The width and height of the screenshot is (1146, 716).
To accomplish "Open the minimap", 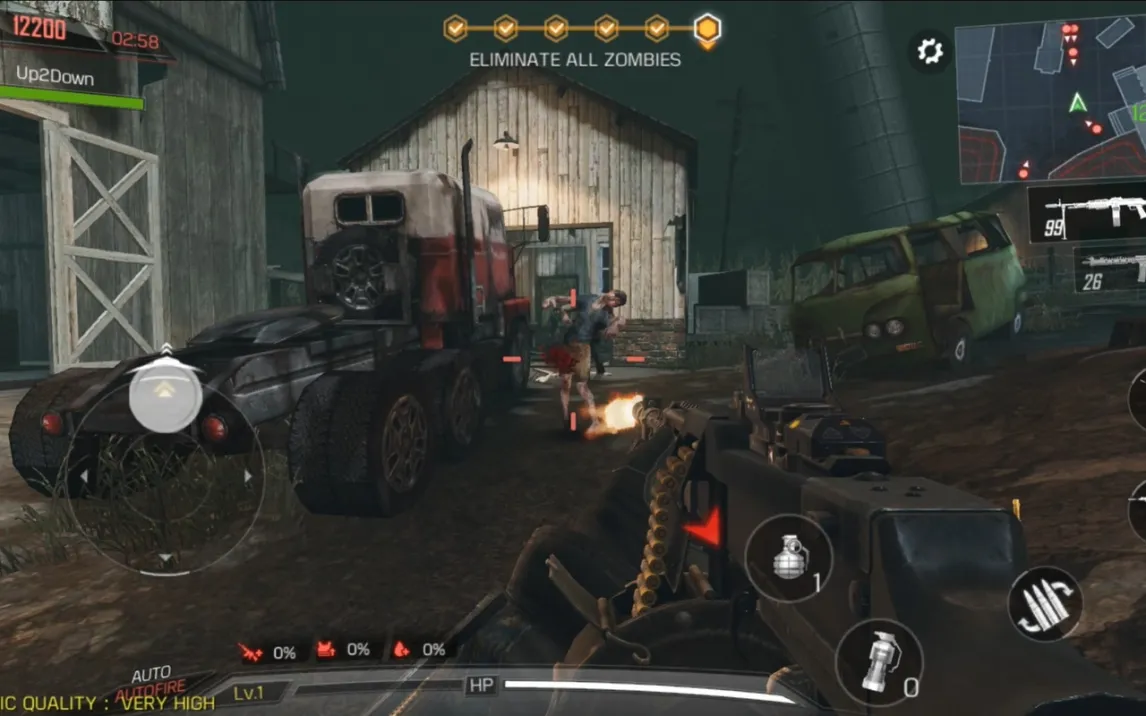I will (x=1051, y=100).
